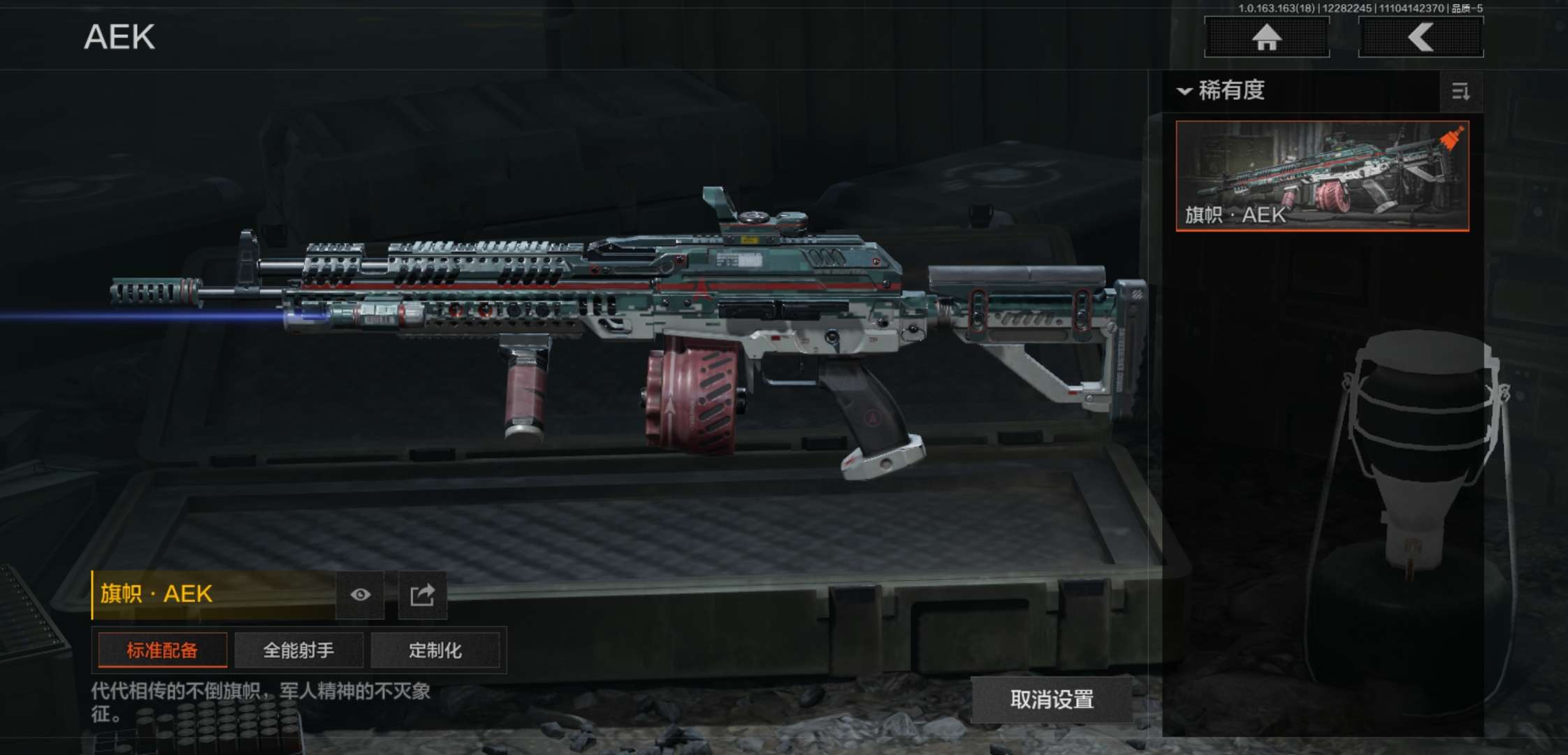Preview the skin with the eye icon

coord(360,595)
